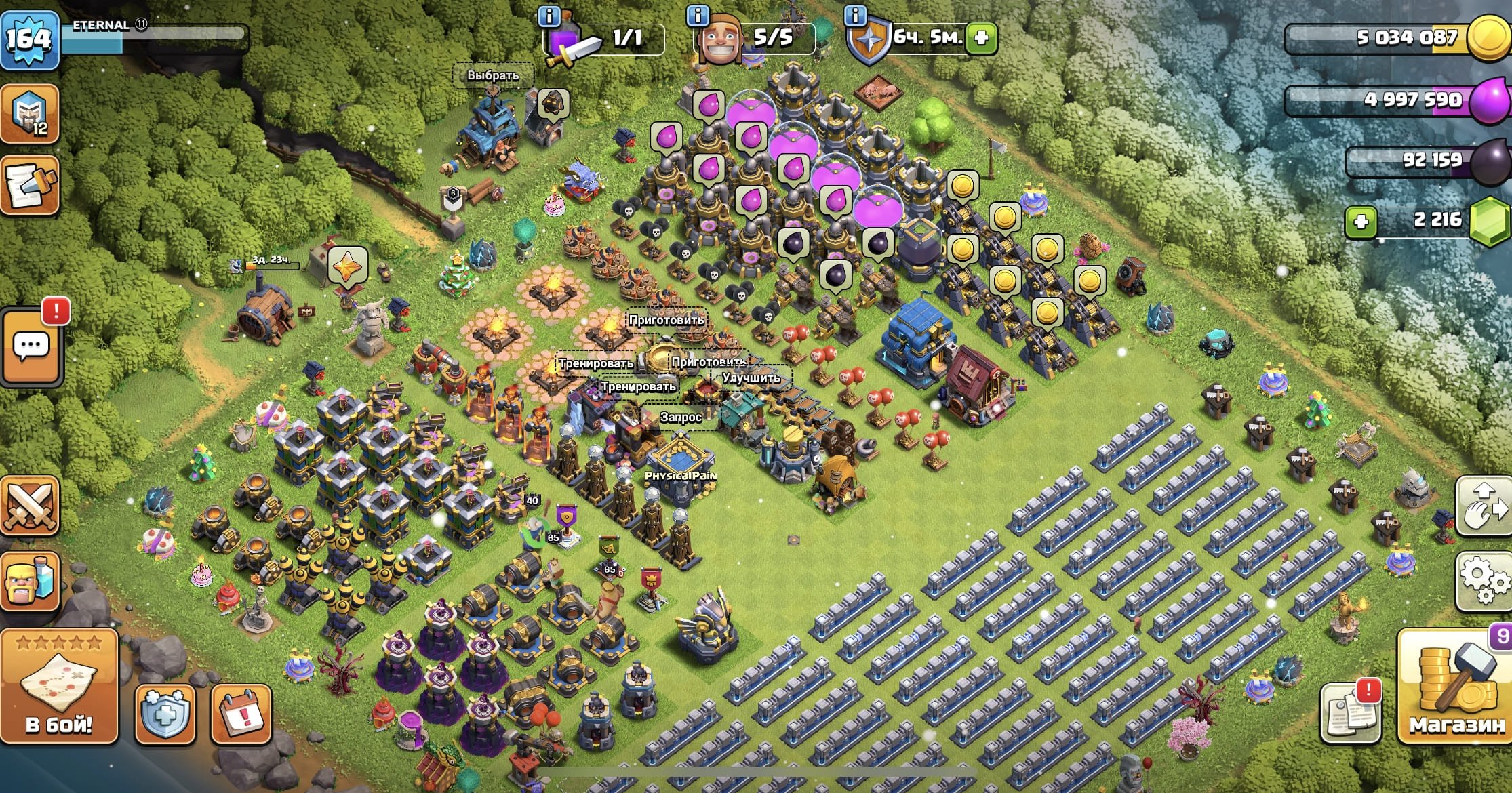
Task: Buy gems with the green plus button
Action: (1361, 222)
